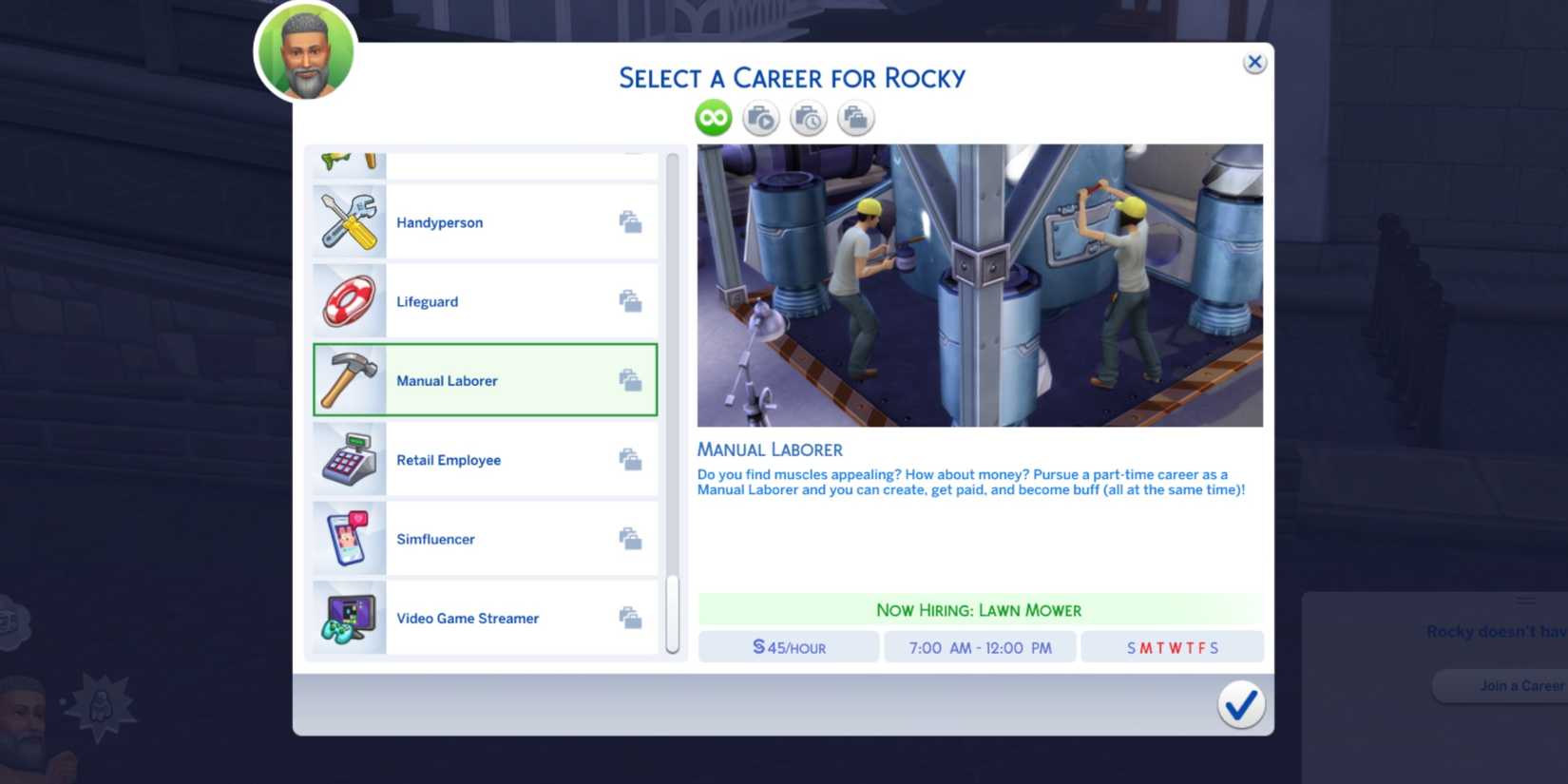Image resolution: width=1568 pixels, height=784 pixels.
Task: Click the hammer icon beside Manual Laborer
Action: (348, 378)
